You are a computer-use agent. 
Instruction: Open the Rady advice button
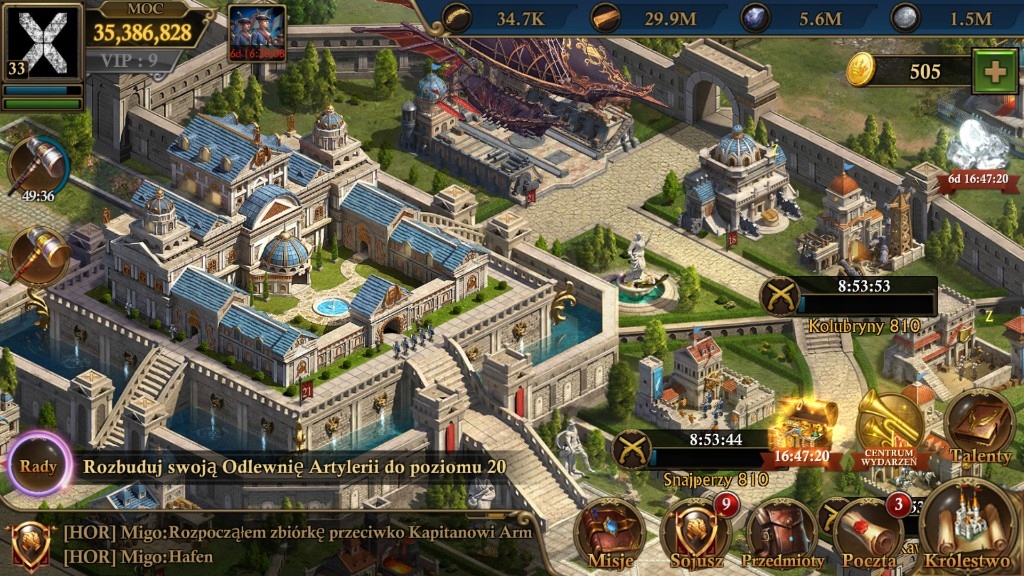tap(38, 465)
